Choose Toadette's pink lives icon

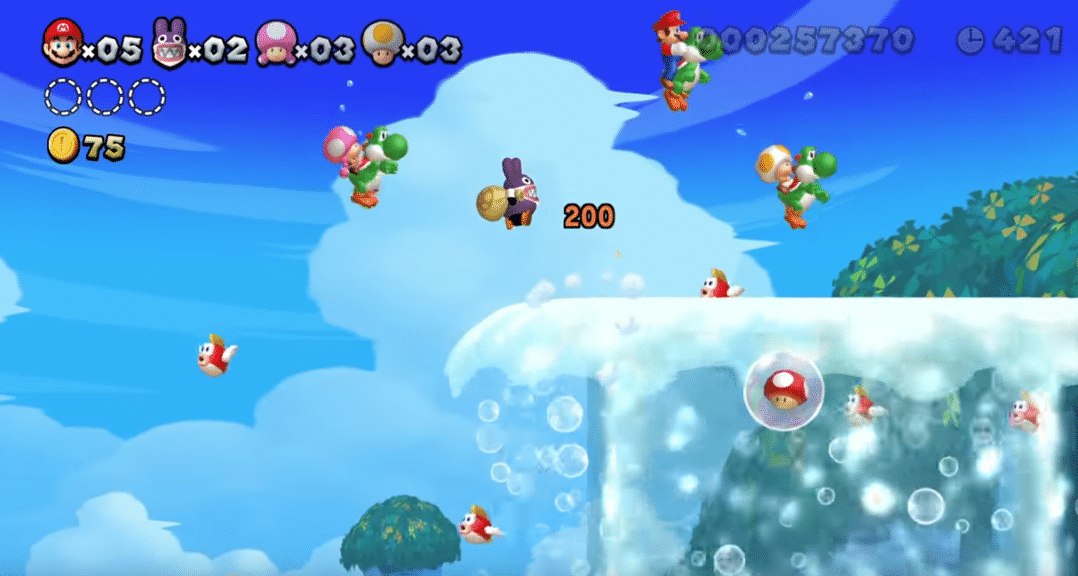click(274, 43)
